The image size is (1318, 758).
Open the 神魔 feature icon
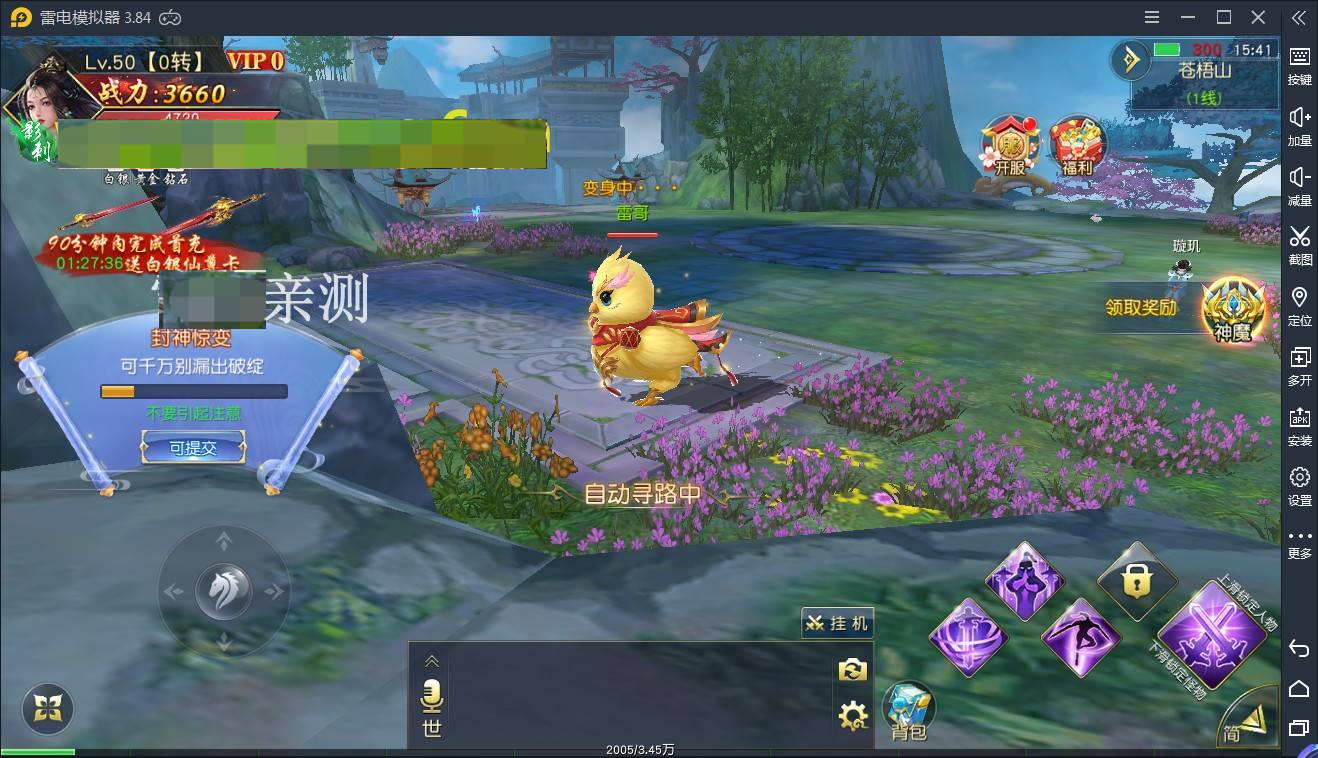tap(1233, 309)
